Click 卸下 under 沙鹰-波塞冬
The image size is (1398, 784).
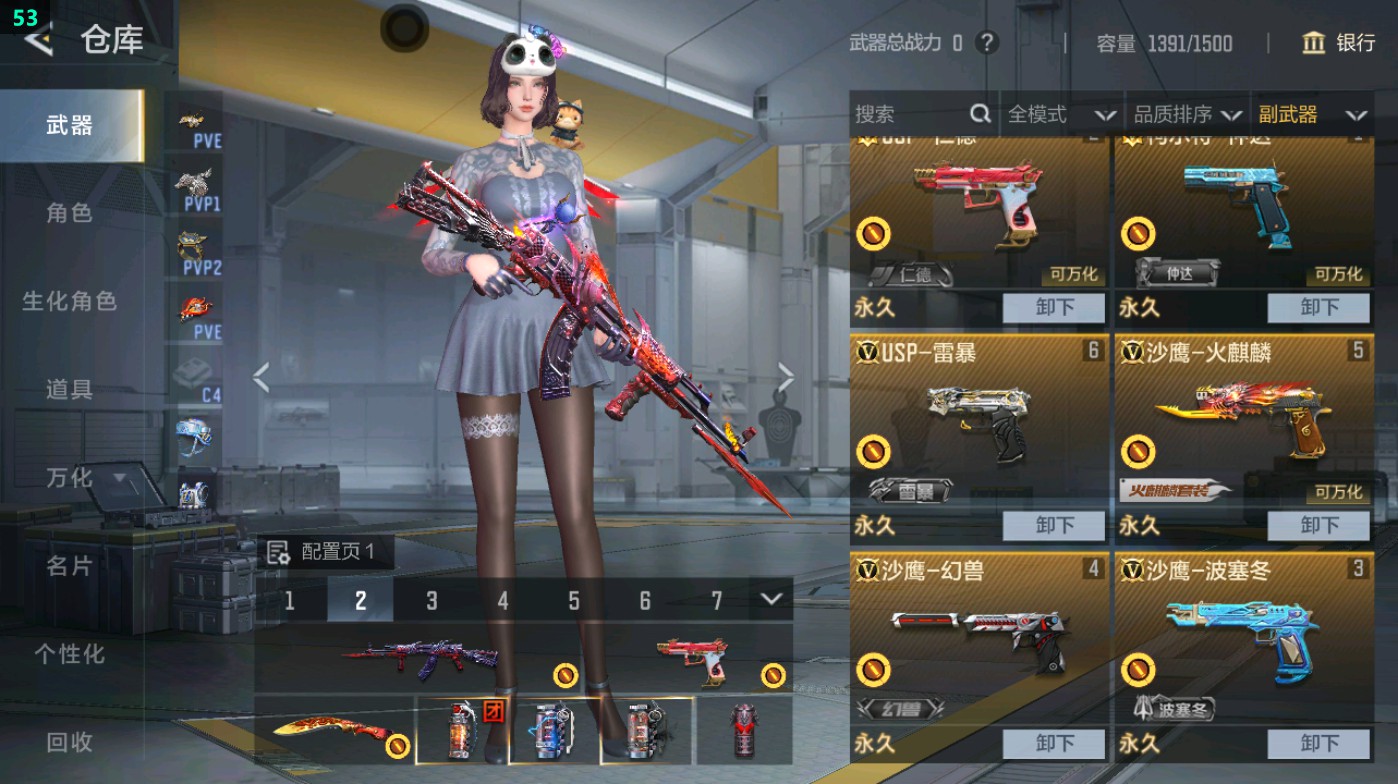[1319, 743]
